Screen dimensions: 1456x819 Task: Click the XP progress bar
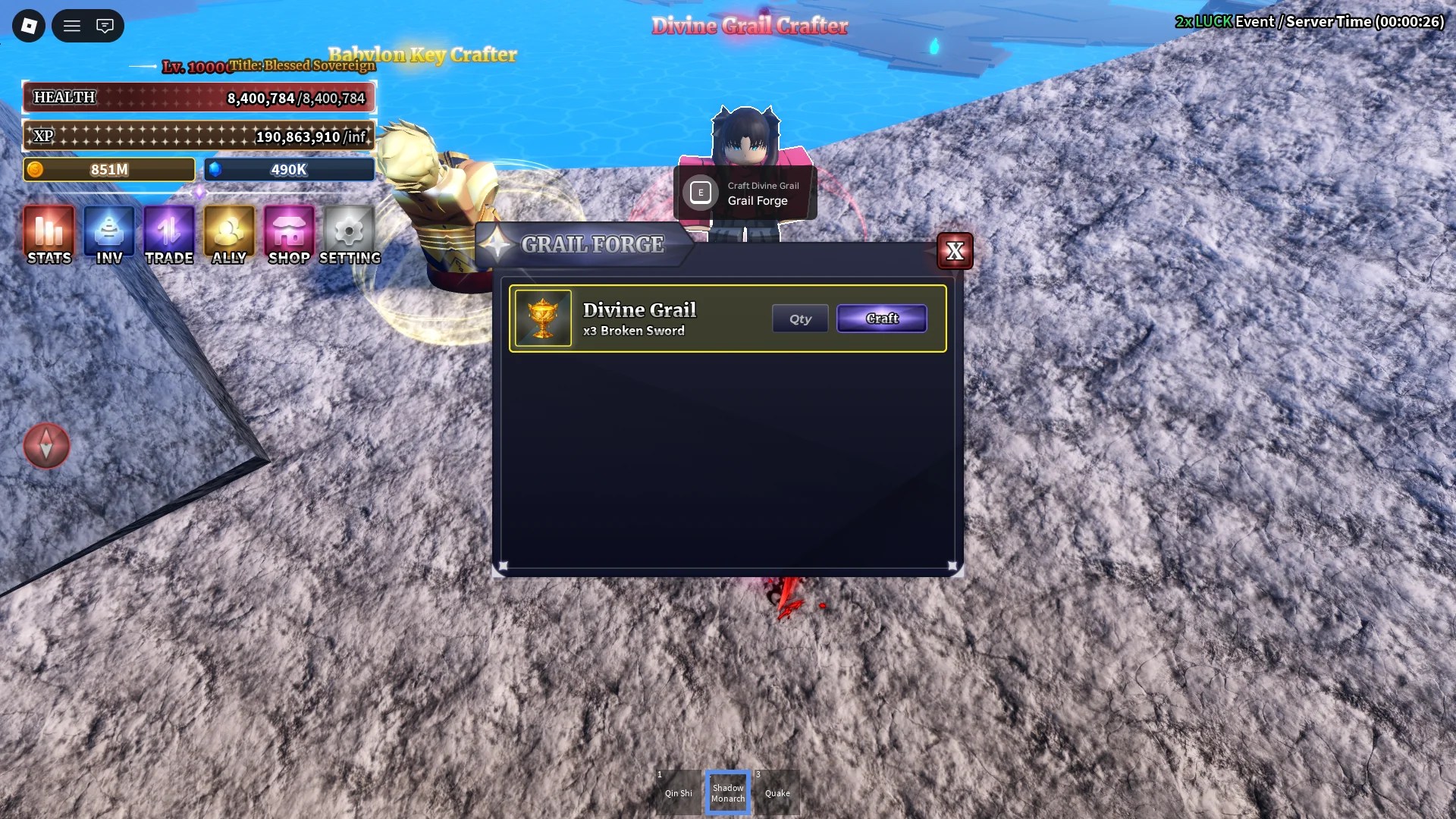tap(197, 136)
